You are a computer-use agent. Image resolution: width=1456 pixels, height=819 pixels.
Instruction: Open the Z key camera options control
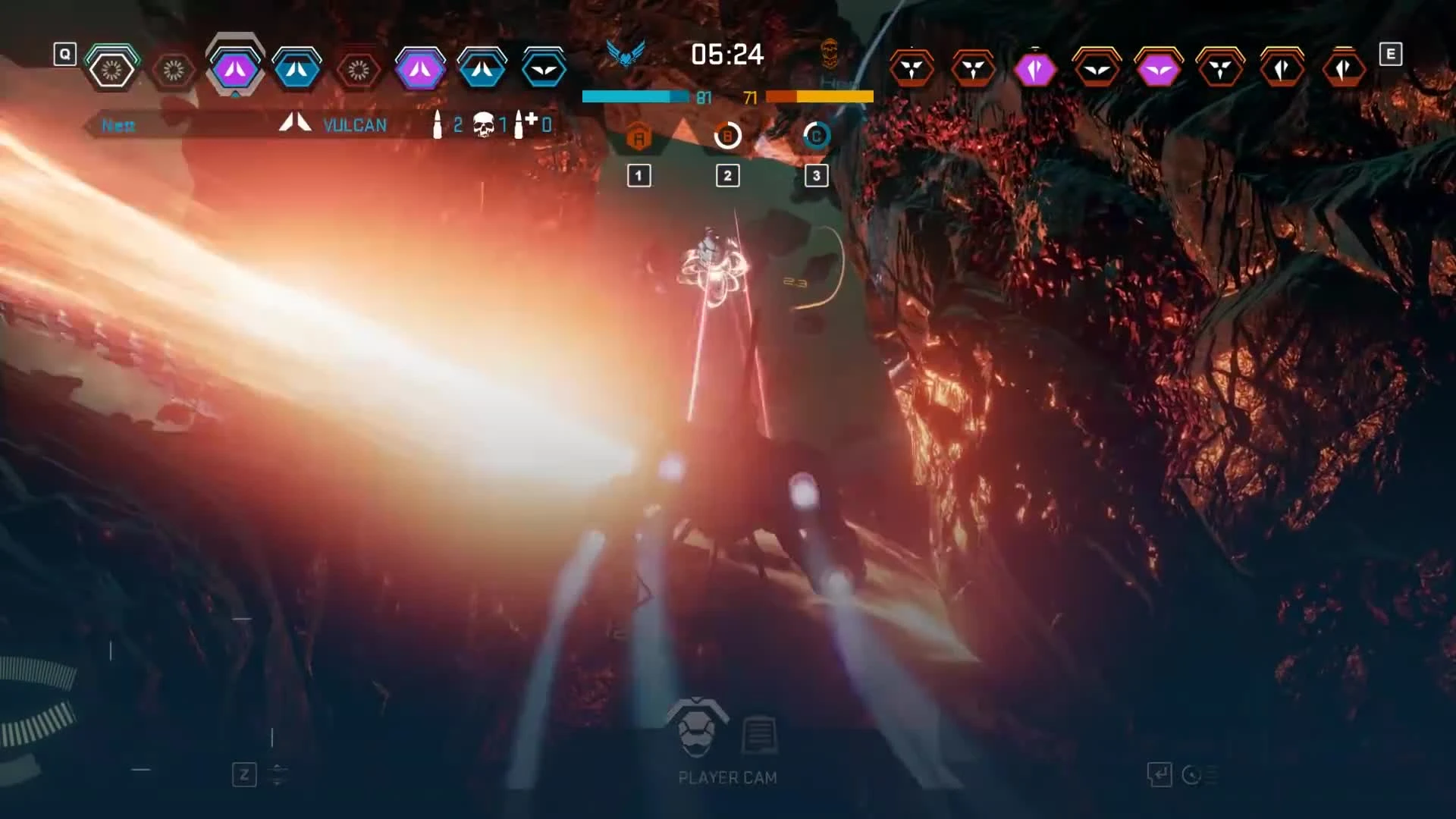pos(243,774)
